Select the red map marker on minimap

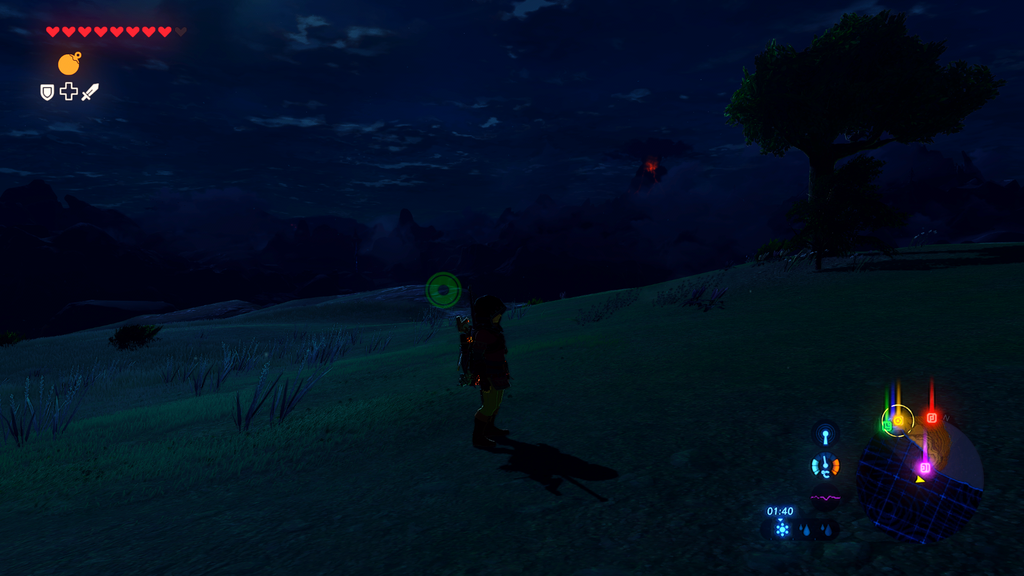[931, 417]
